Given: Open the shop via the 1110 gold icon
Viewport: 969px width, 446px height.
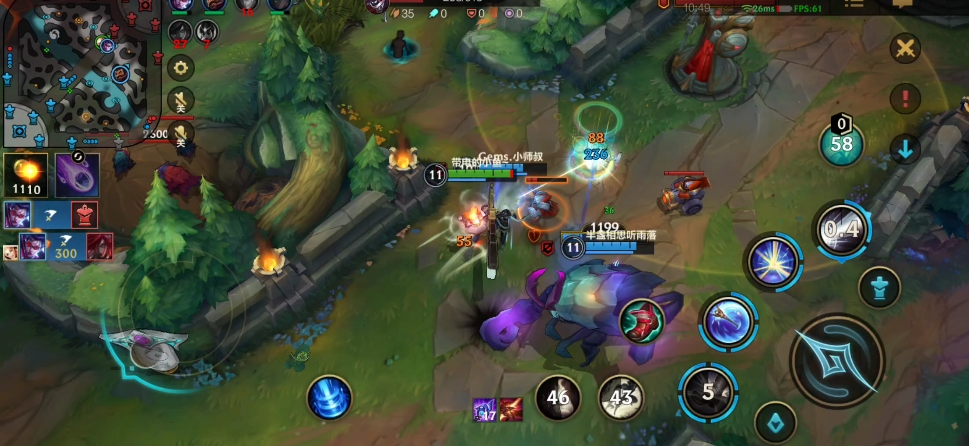Looking at the screenshot, I should pos(26,174).
